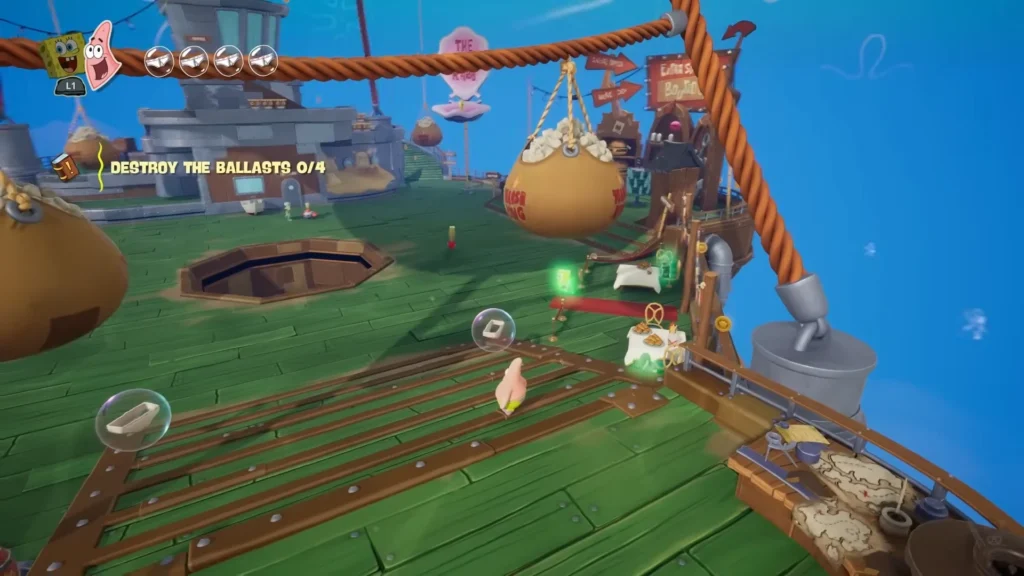
Task: Select the SpongeBob character portrait
Action: pos(62,55)
